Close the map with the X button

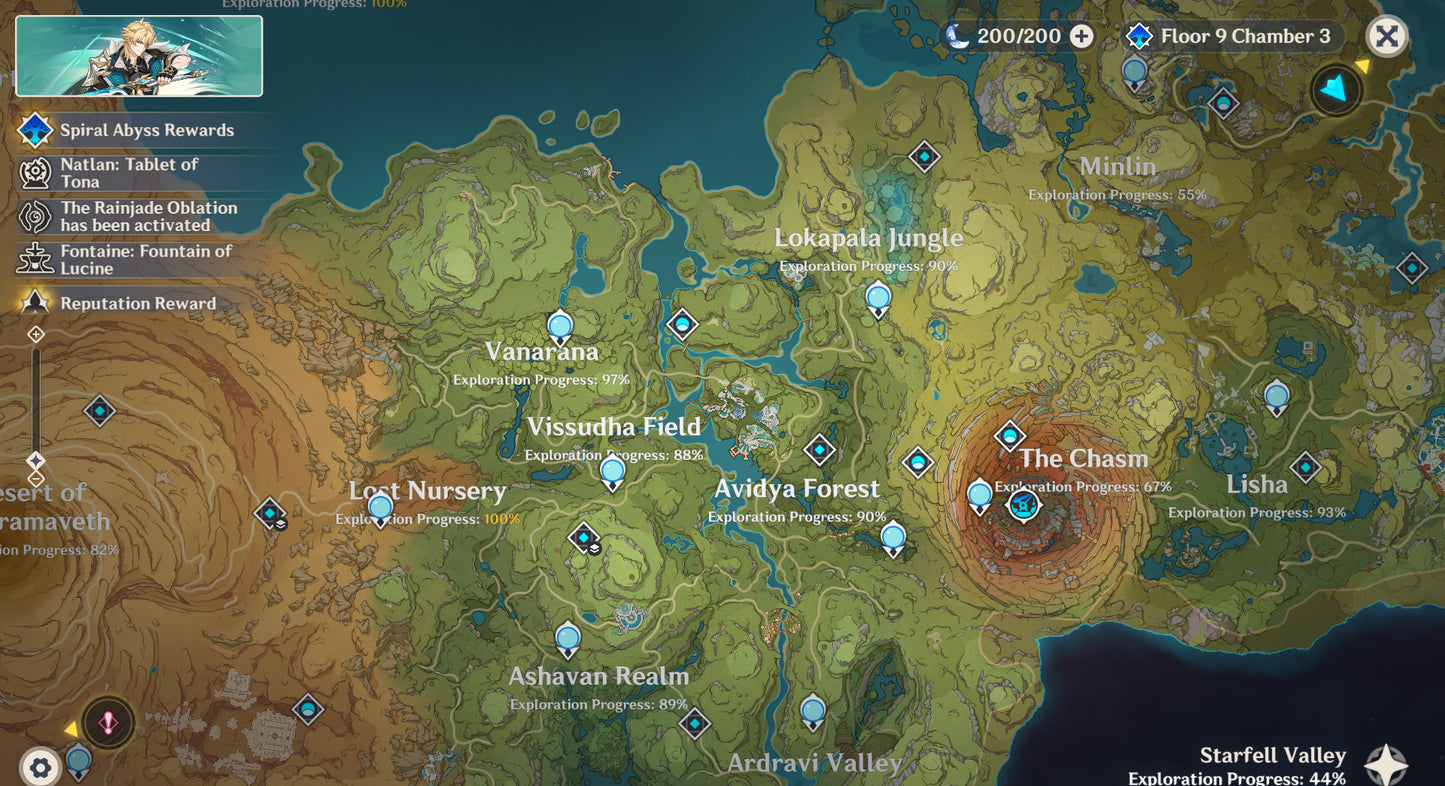click(1386, 37)
